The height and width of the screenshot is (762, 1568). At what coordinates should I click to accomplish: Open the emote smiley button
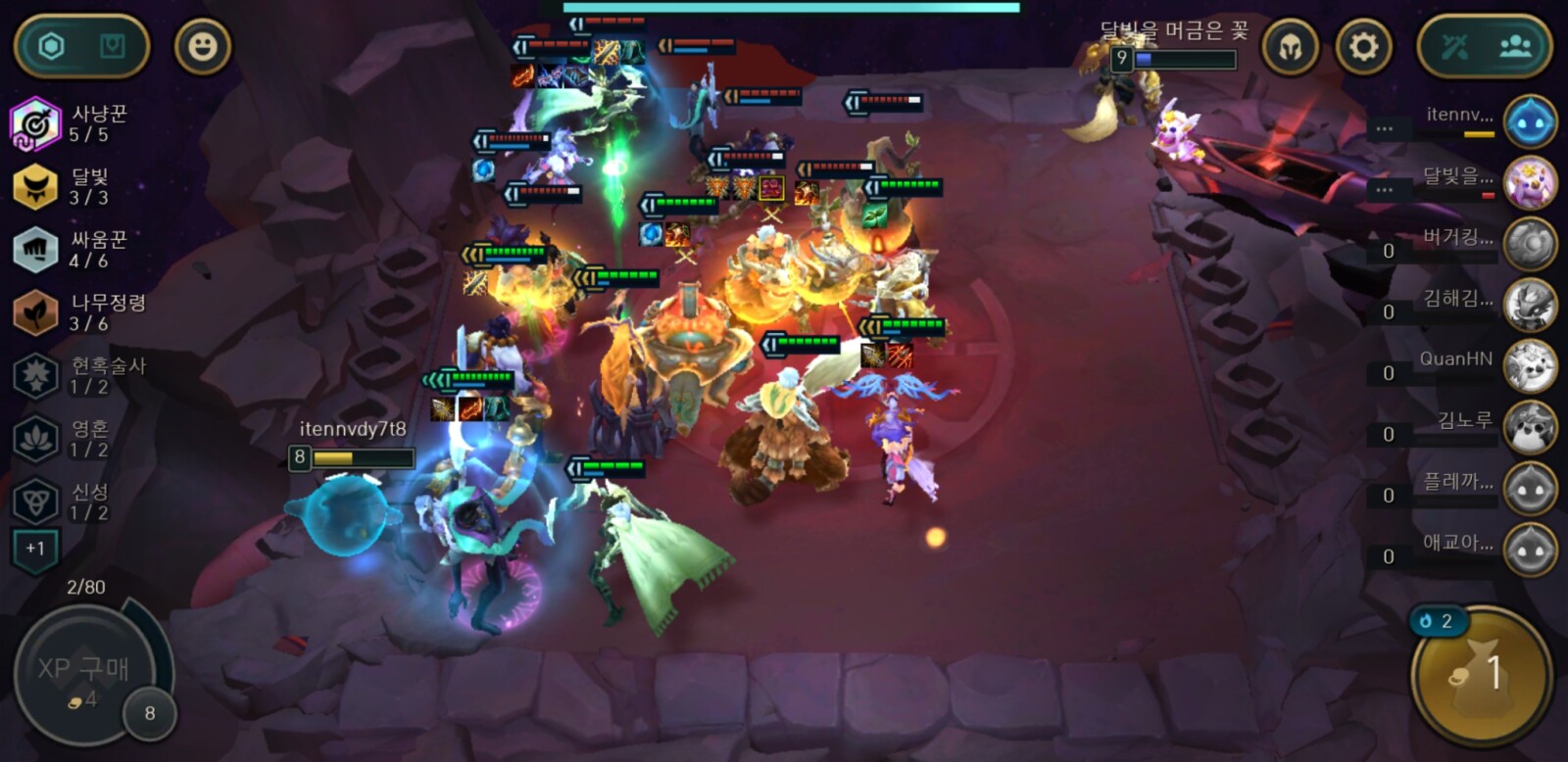(x=202, y=46)
